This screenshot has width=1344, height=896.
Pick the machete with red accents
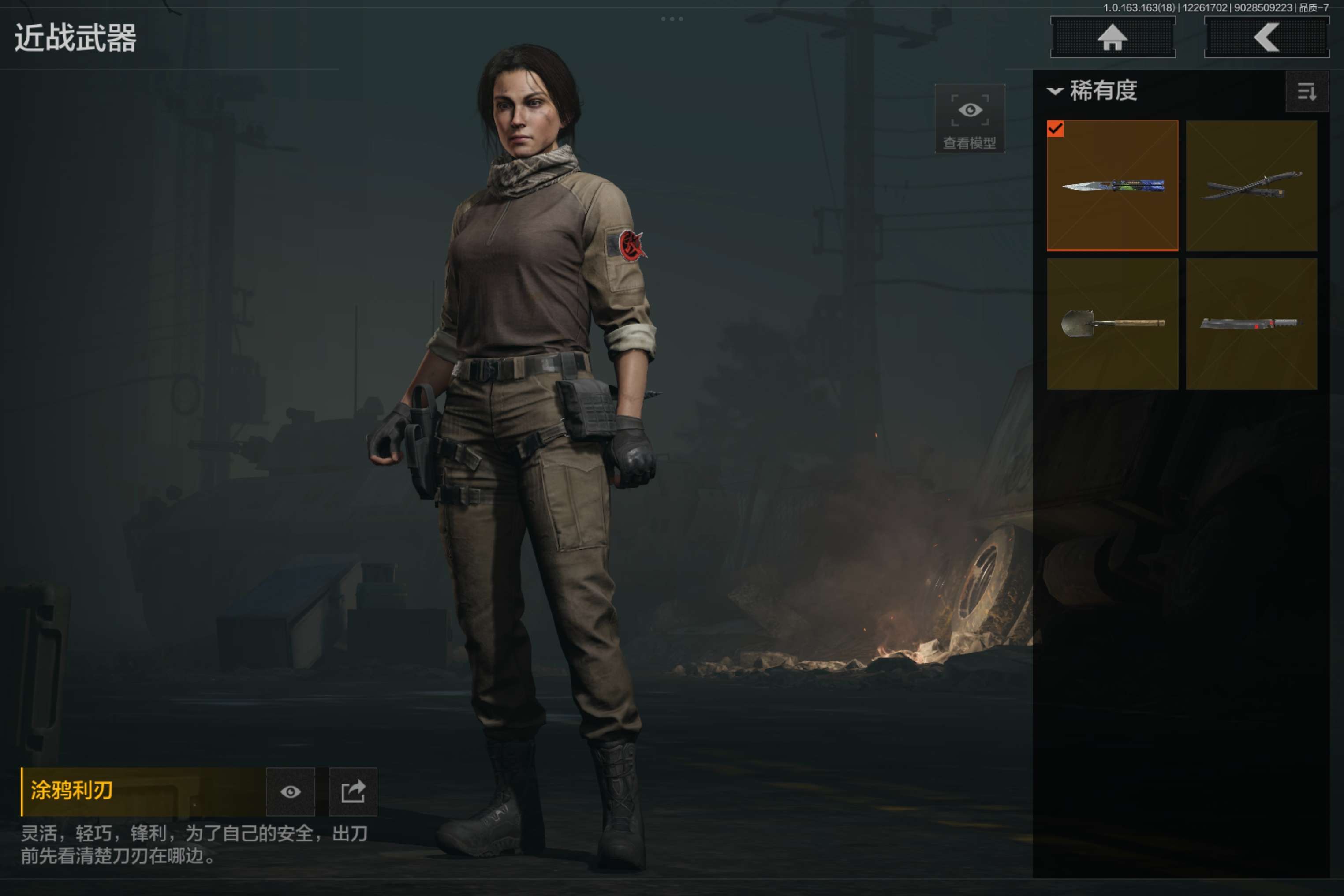tap(1251, 324)
